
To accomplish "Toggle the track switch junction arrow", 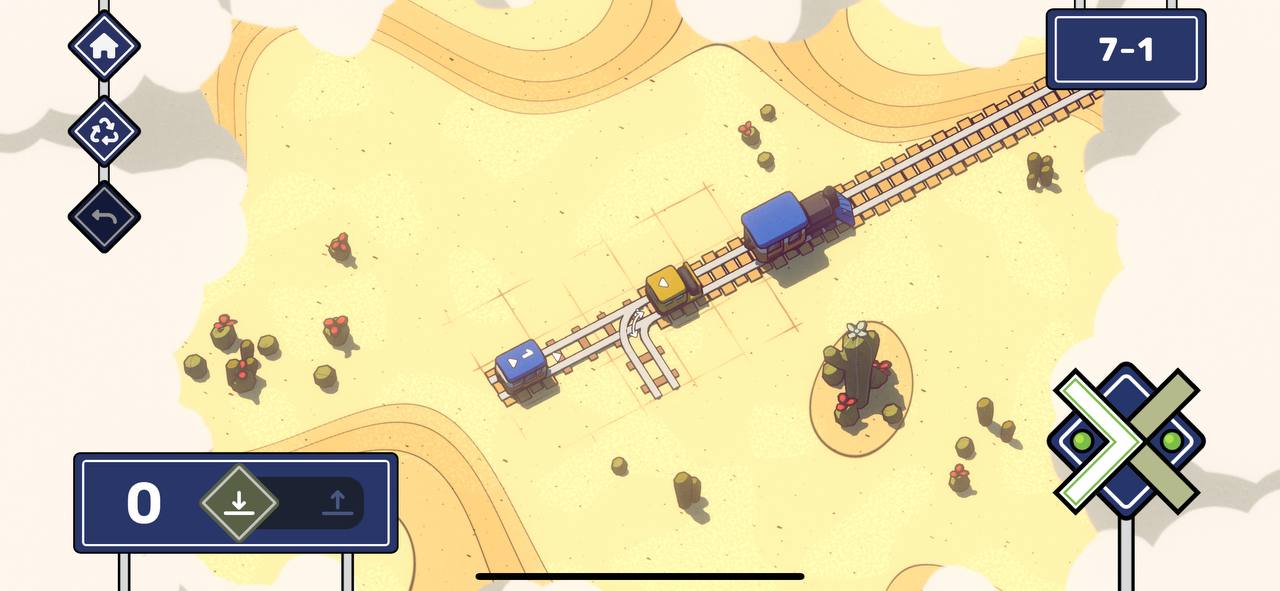I will click(635, 322).
